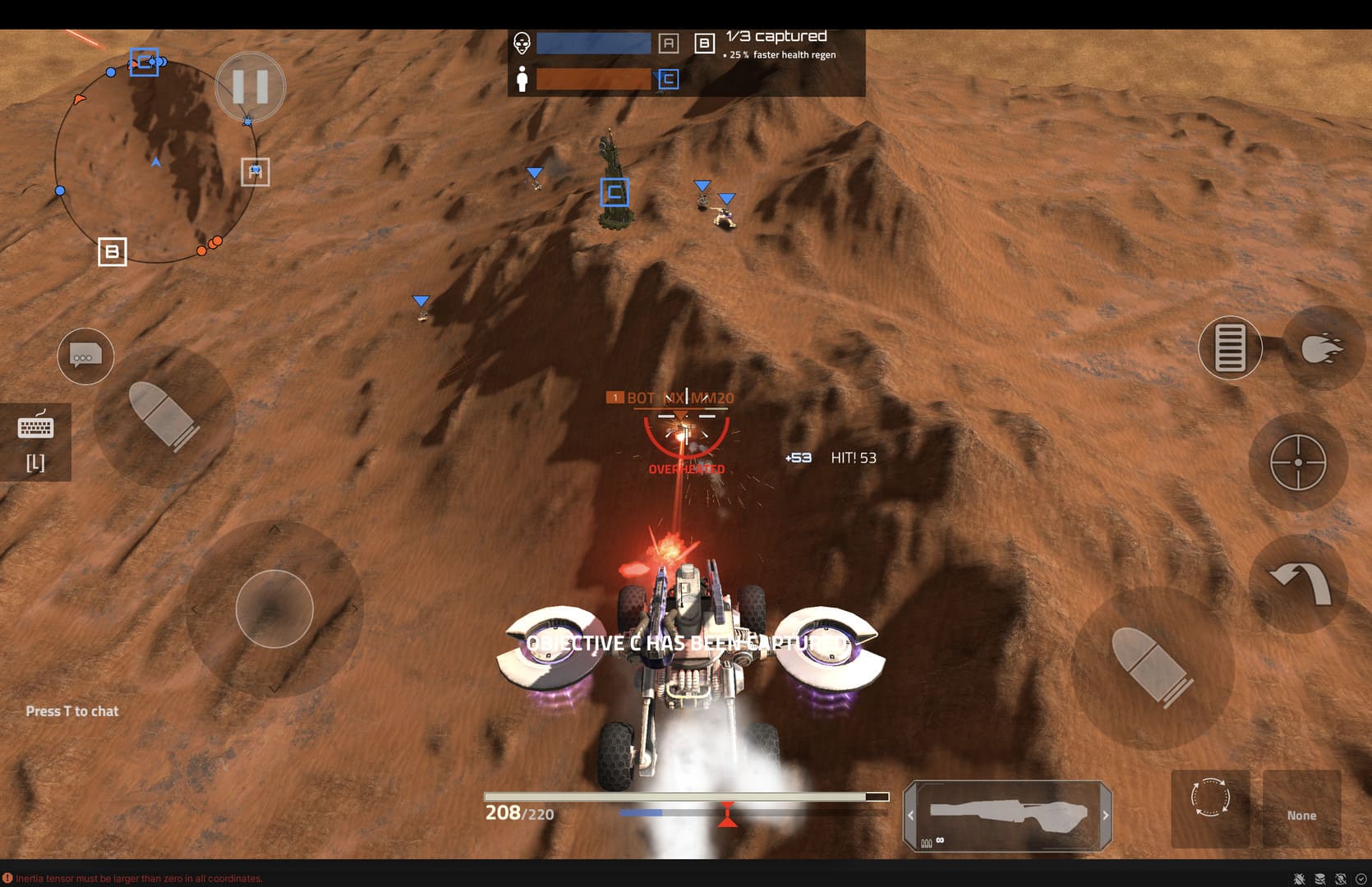
Task: Toggle the crossed-out network icon in status bar
Action: pos(1339,878)
